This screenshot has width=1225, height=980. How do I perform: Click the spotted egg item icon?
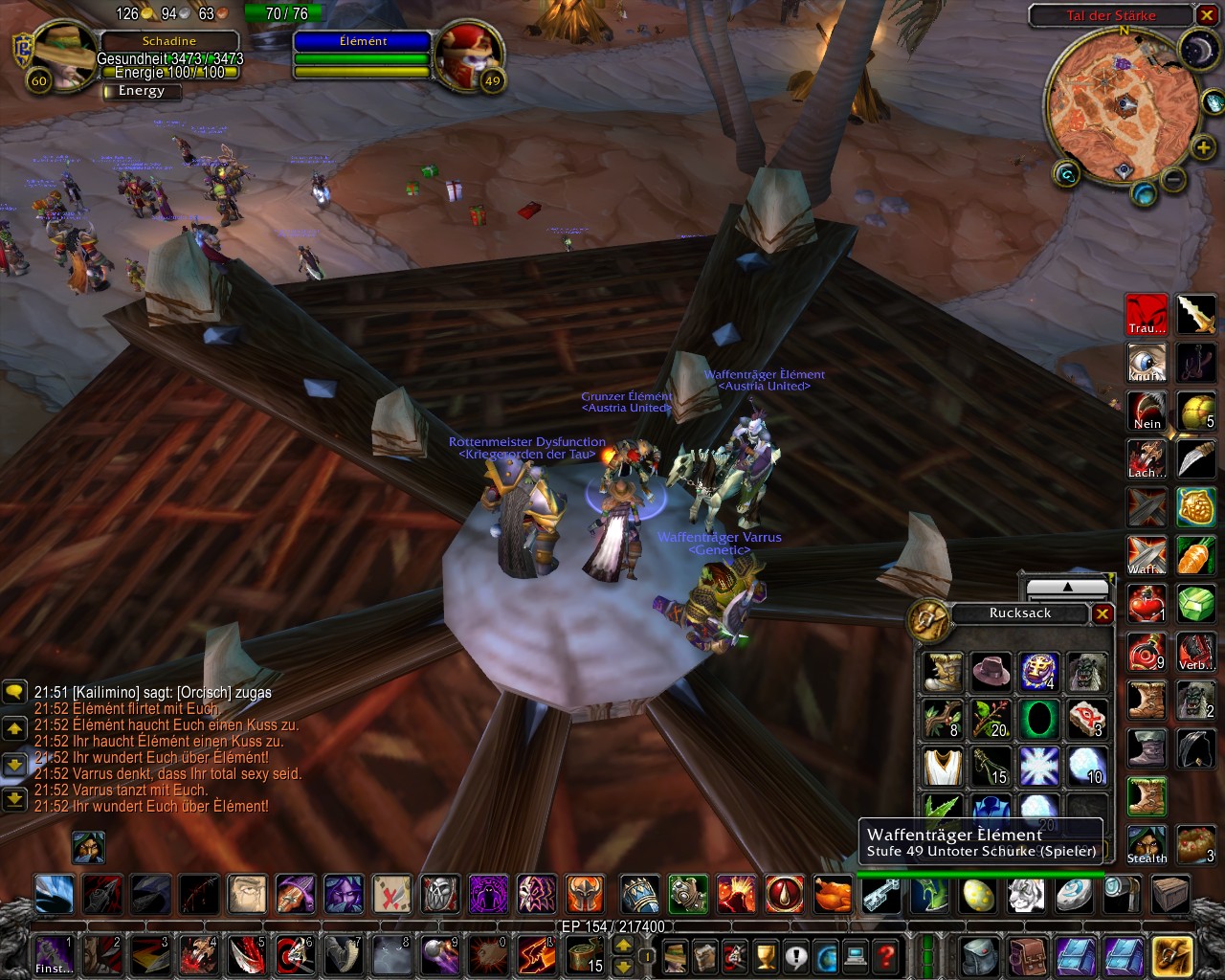click(x=978, y=897)
